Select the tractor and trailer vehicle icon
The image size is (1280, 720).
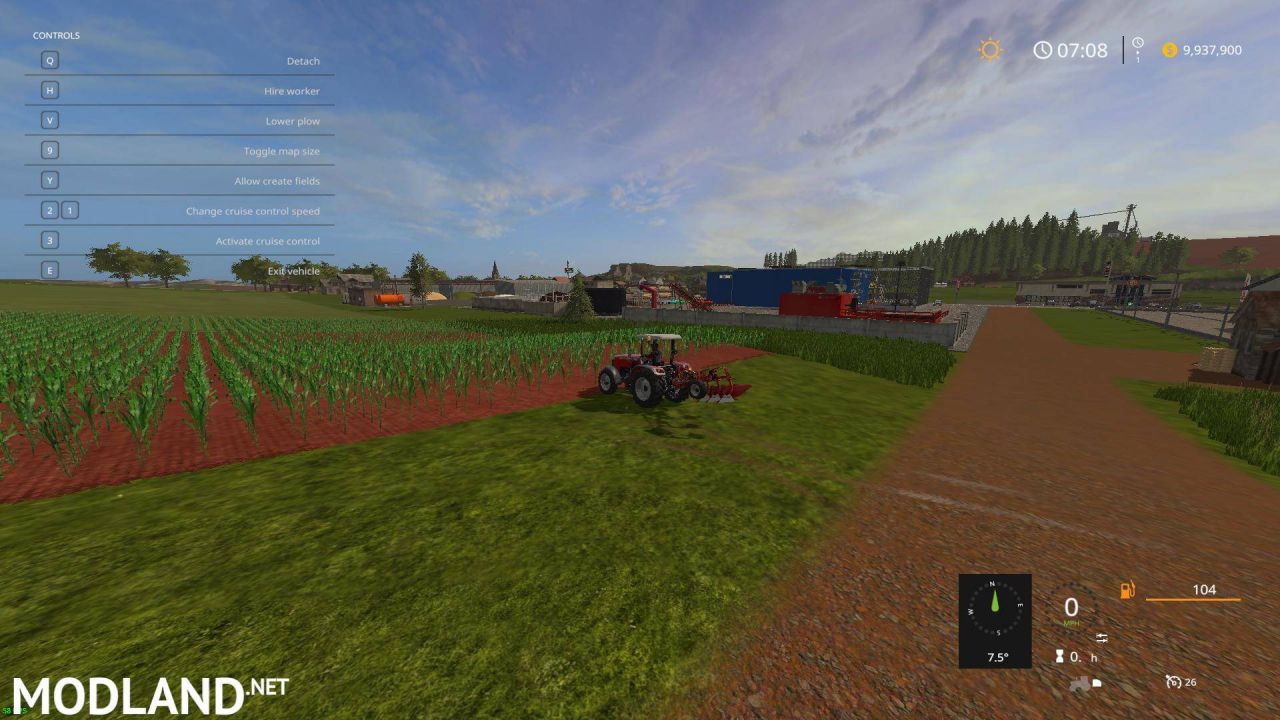pyautogui.click(x=1083, y=682)
